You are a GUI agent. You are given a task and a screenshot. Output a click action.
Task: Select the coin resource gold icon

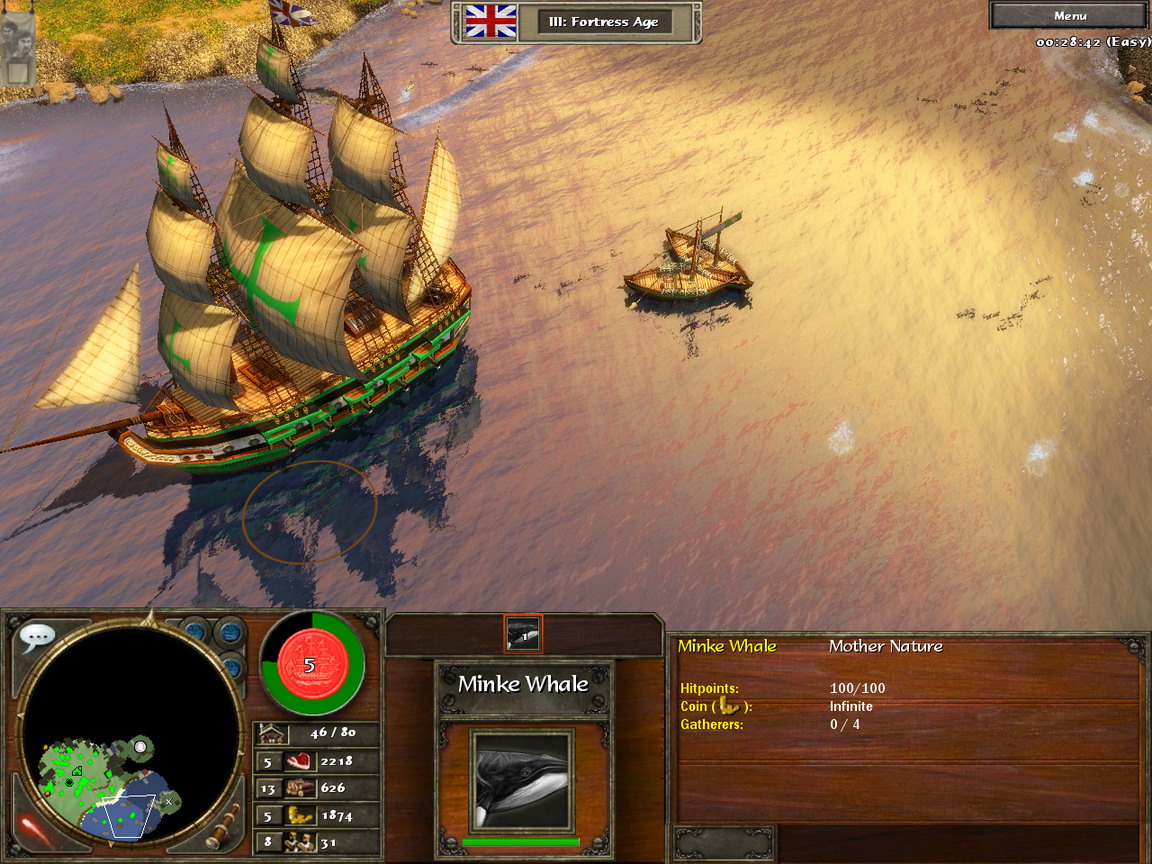pos(299,815)
